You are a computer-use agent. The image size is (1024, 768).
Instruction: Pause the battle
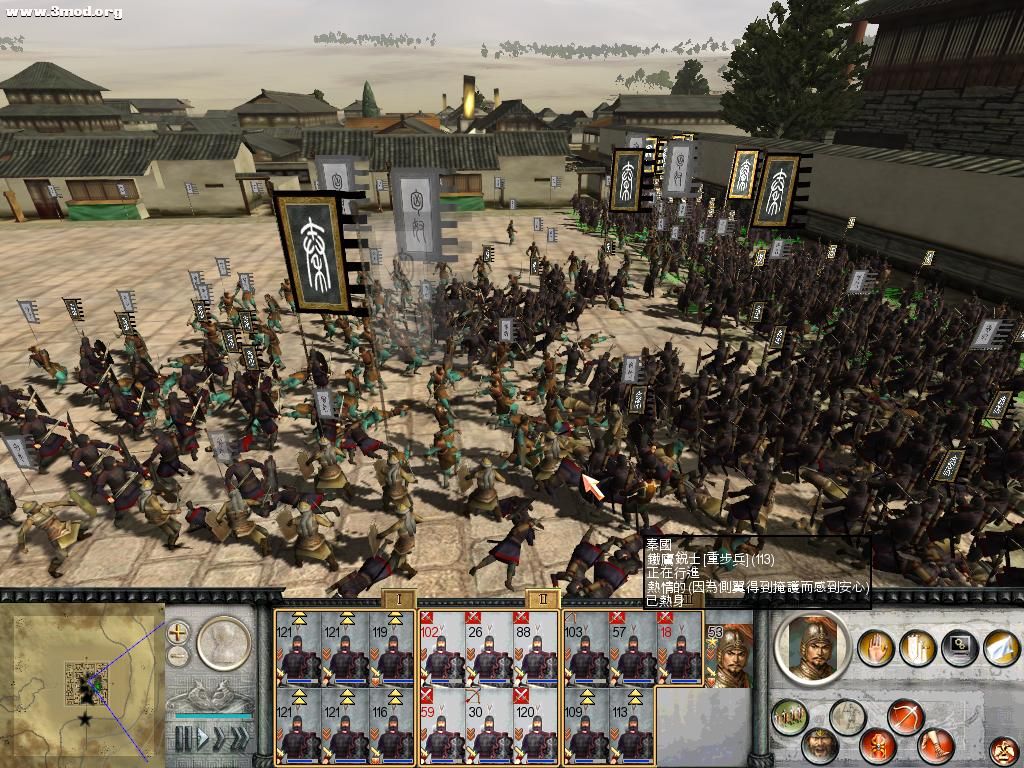[184, 739]
